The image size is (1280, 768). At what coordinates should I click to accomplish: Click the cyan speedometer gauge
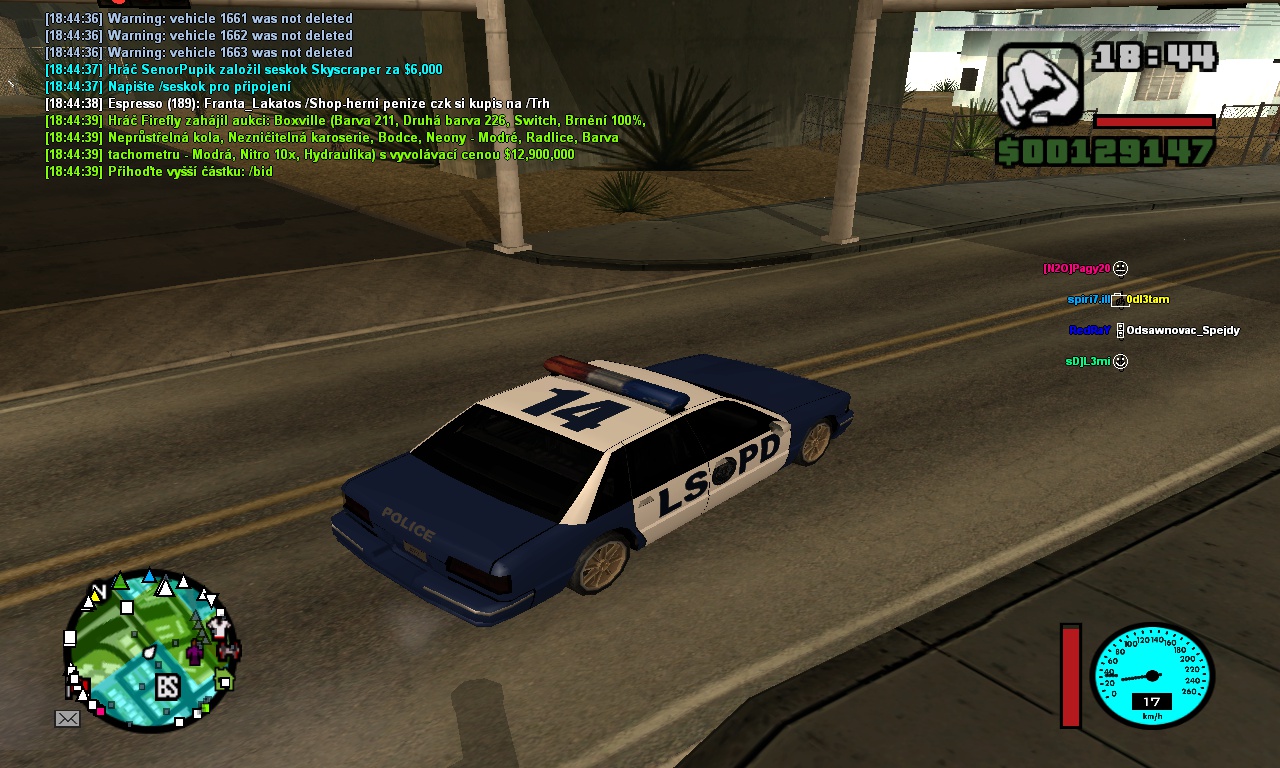pyautogui.click(x=1152, y=675)
